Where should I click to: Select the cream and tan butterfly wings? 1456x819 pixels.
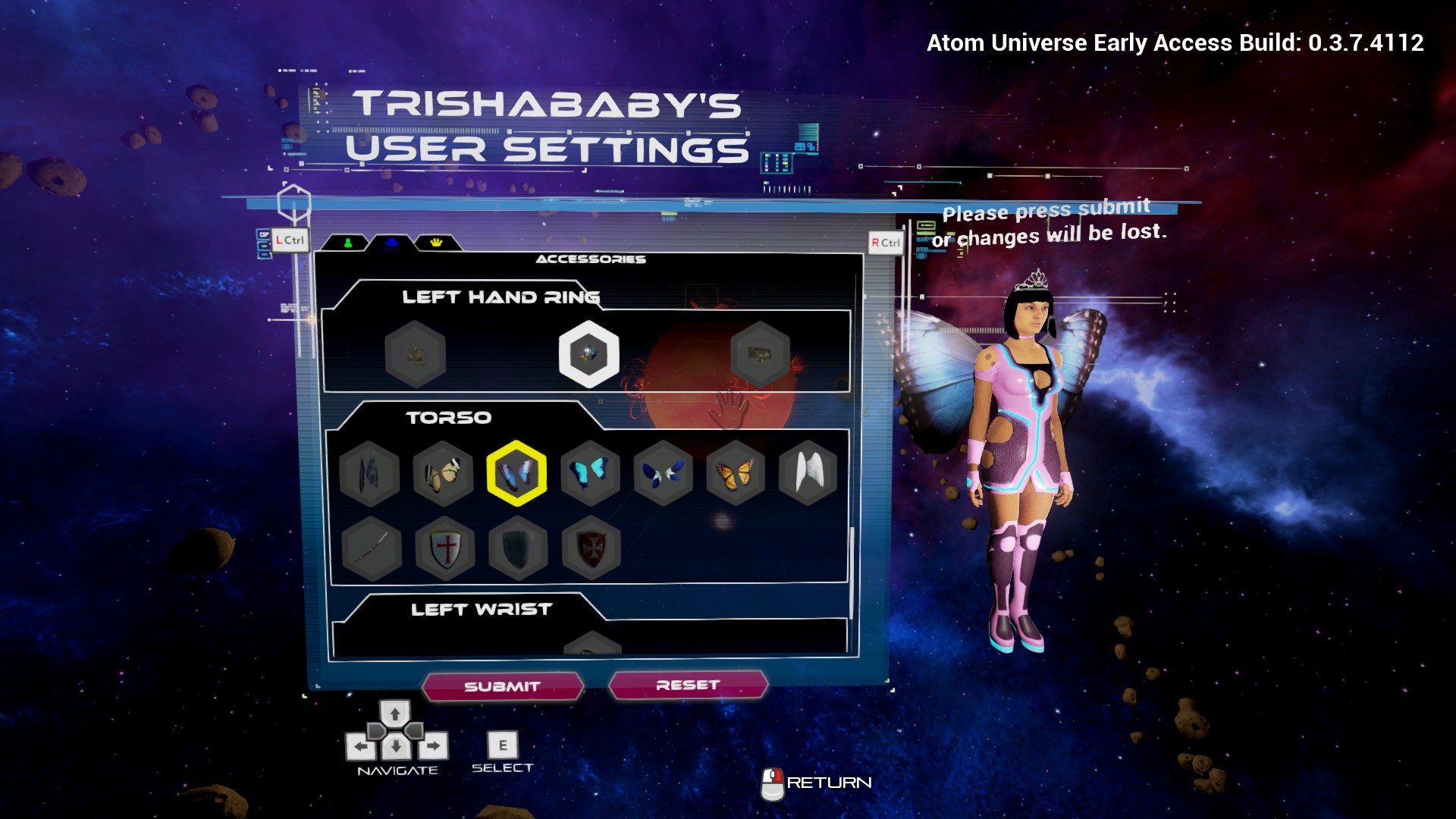pos(443,474)
